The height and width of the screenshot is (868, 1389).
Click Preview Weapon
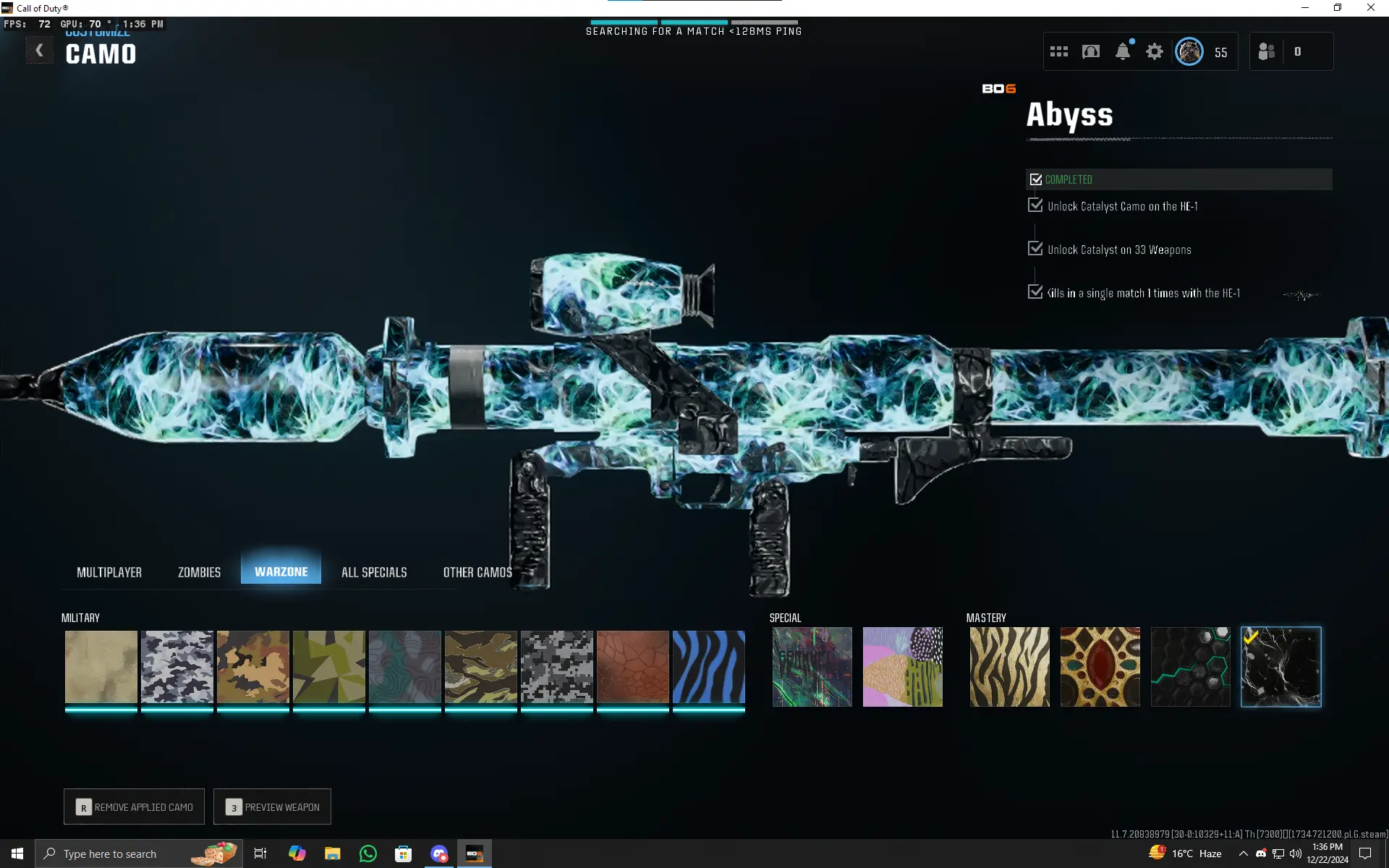pyautogui.click(x=272, y=807)
